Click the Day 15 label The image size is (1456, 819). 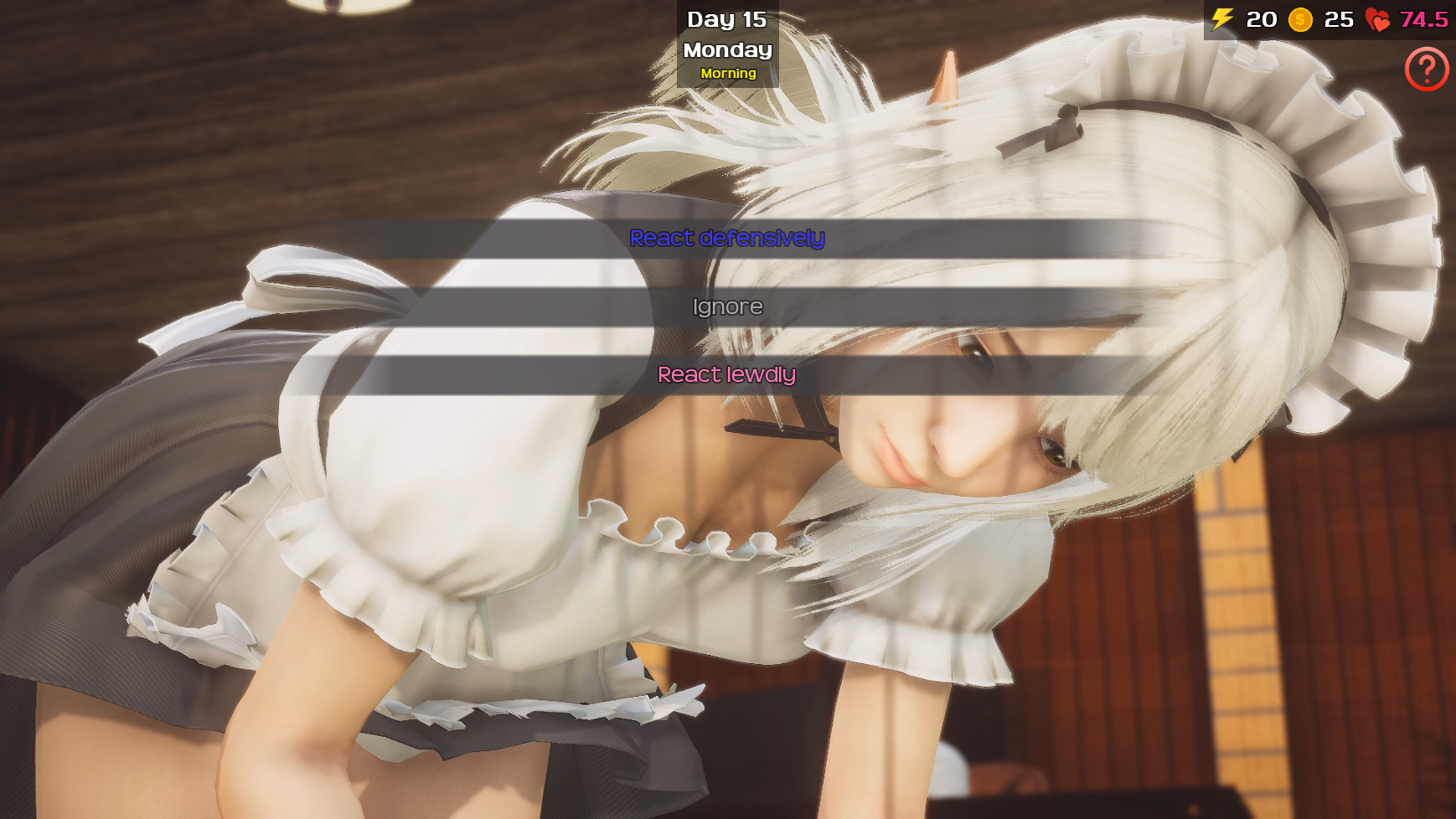[x=726, y=18]
